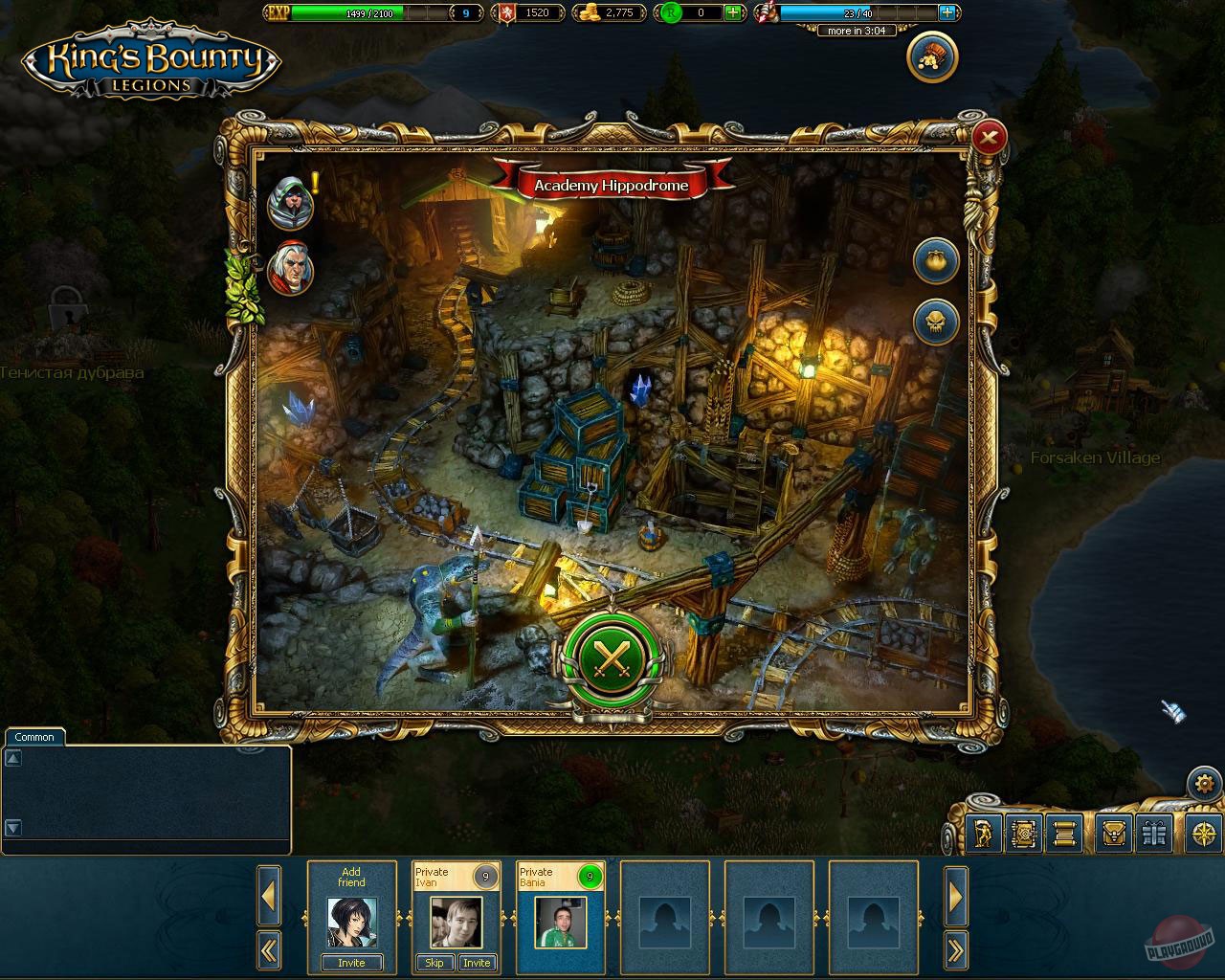
Task: Click Invite under Private Ivan
Action: click(477, 963)
